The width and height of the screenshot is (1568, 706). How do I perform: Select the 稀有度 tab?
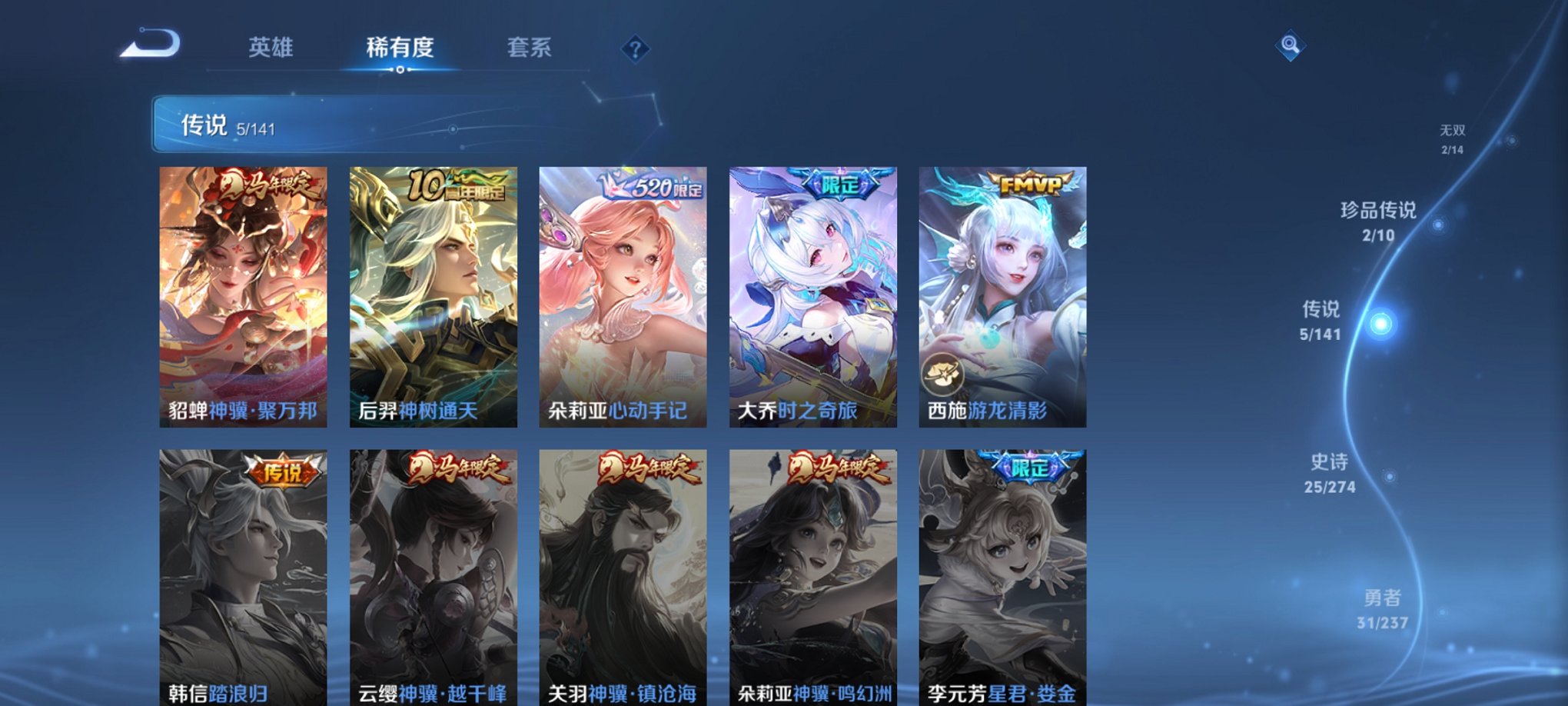pyautogui.click(x=399, y=48)
